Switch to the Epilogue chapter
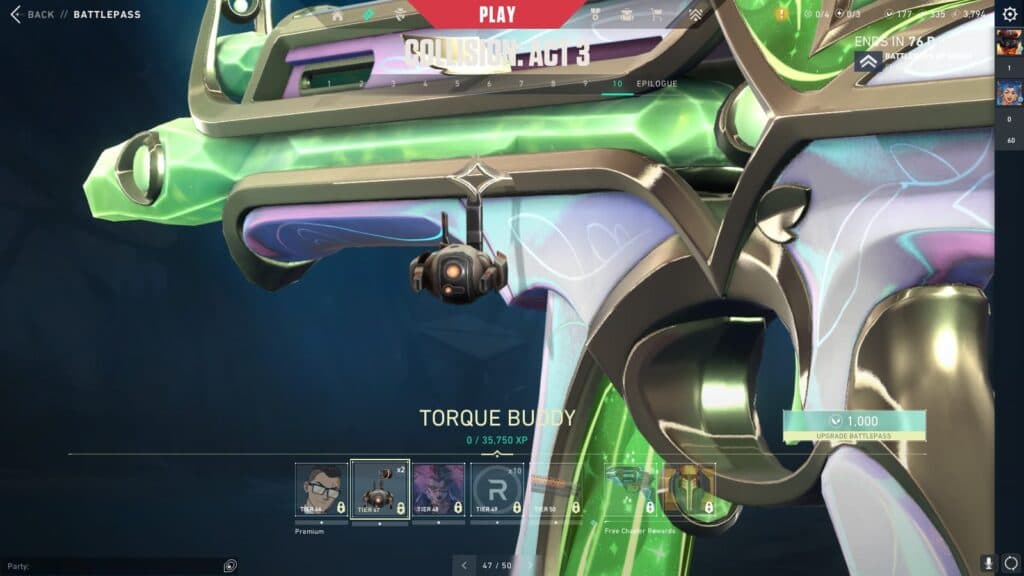 click(x=656, y=84)
